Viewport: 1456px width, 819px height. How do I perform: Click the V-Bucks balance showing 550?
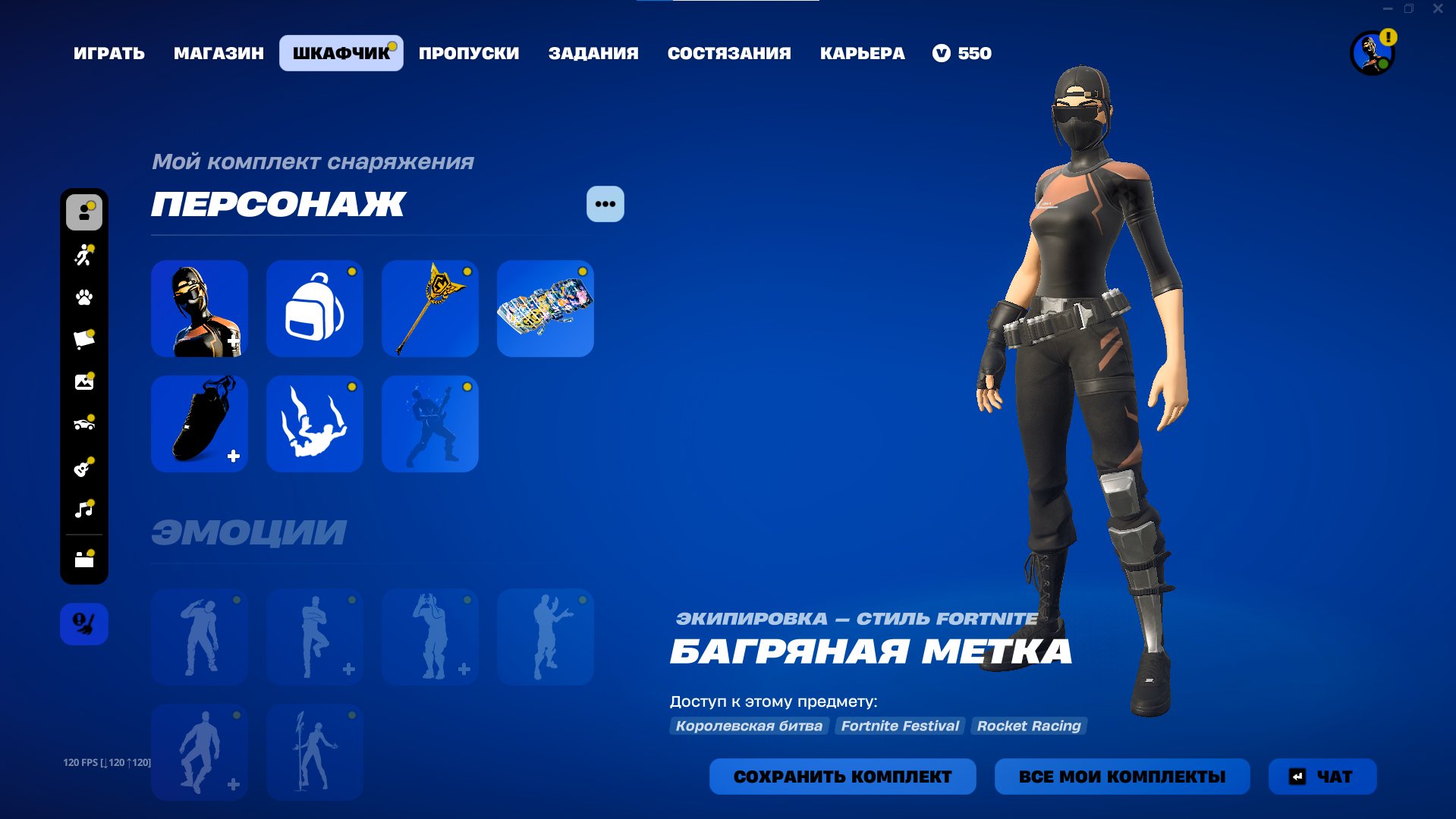coord(962,53)
